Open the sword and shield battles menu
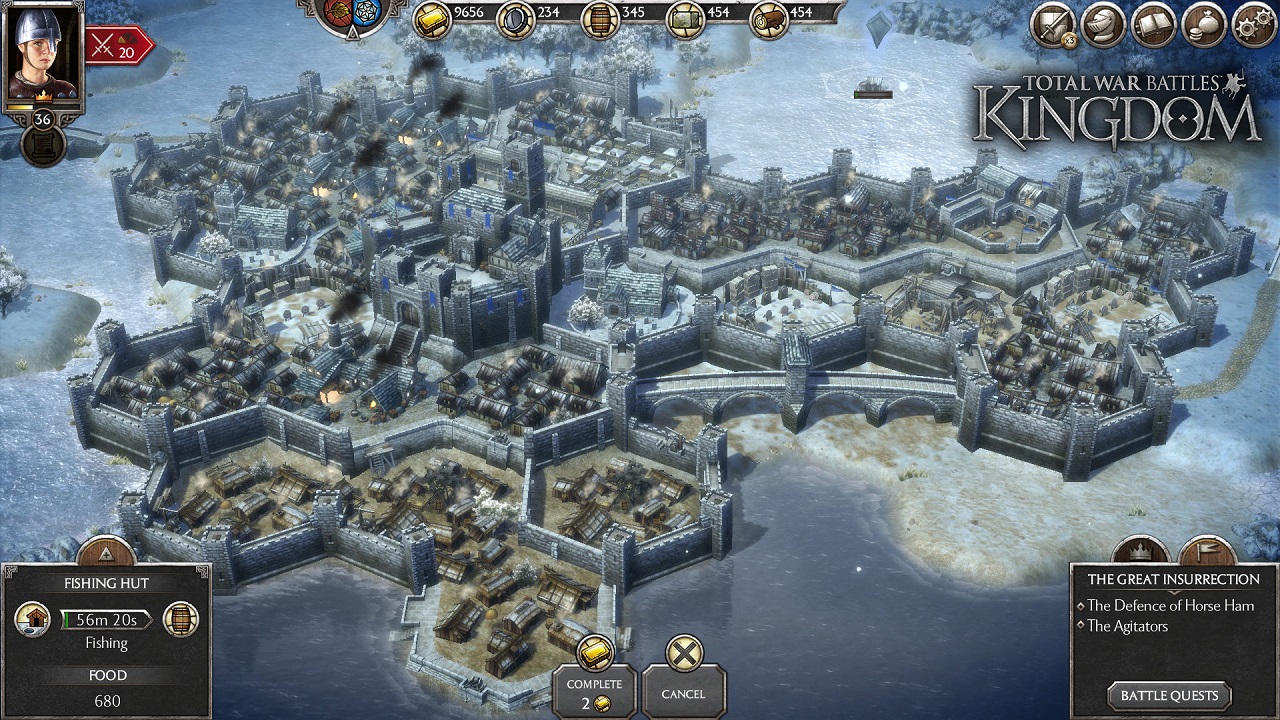 [1053, 26]
